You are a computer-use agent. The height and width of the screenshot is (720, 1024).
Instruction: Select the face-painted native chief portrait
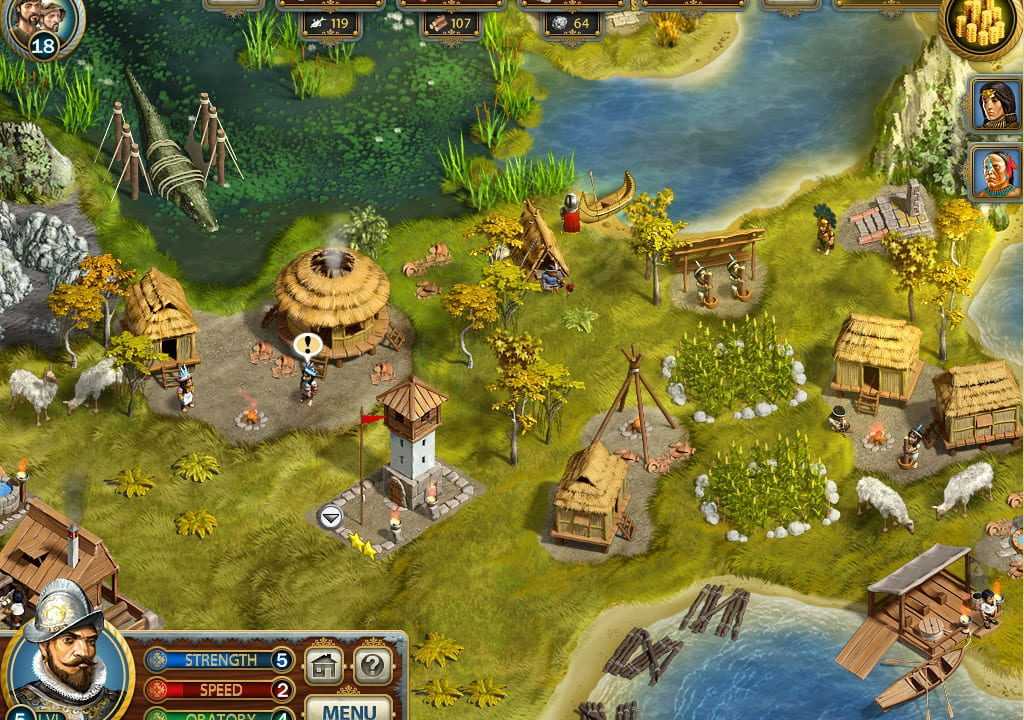click(996, 172)
